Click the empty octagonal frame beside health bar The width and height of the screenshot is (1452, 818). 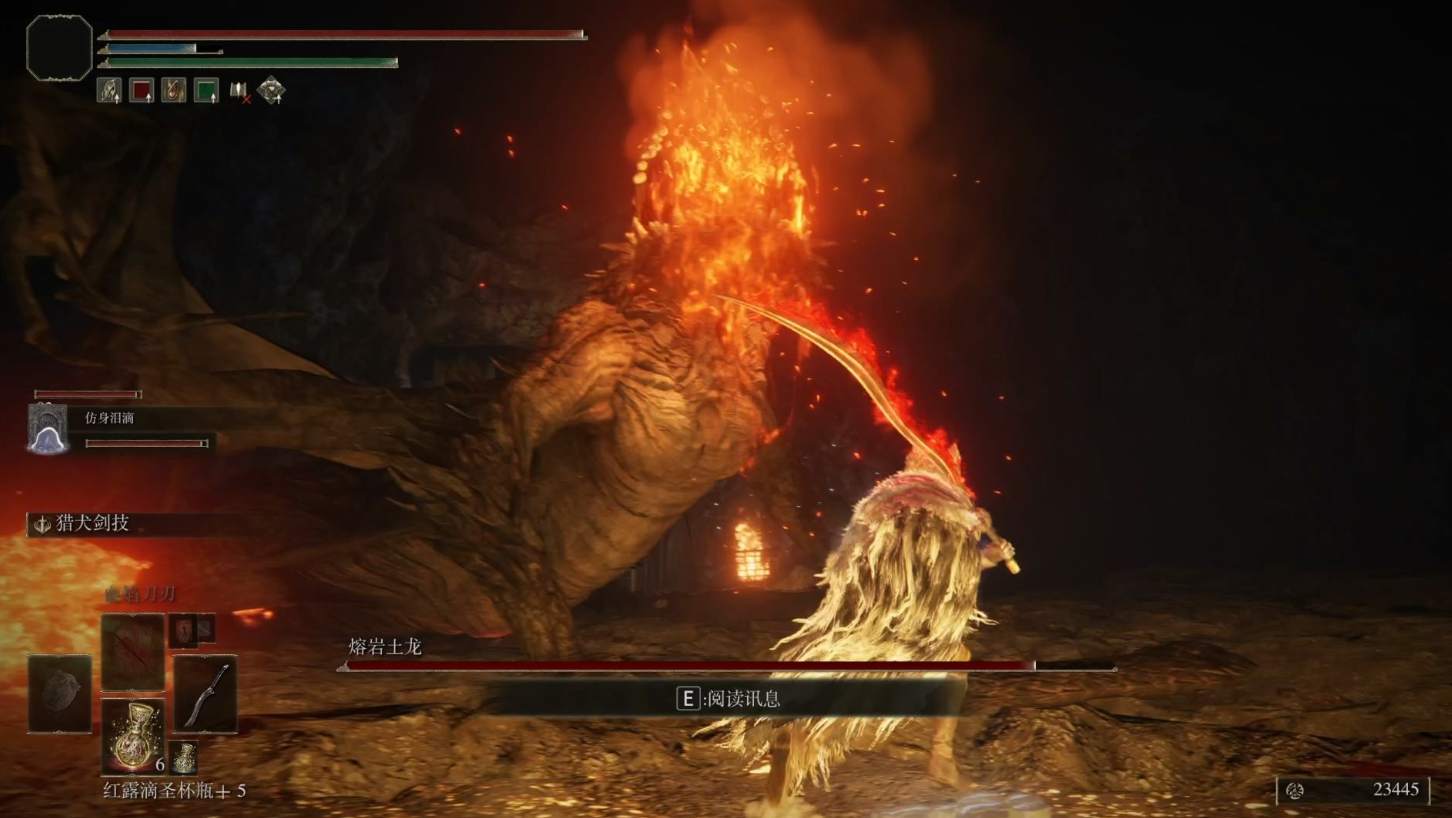[59, 47]
